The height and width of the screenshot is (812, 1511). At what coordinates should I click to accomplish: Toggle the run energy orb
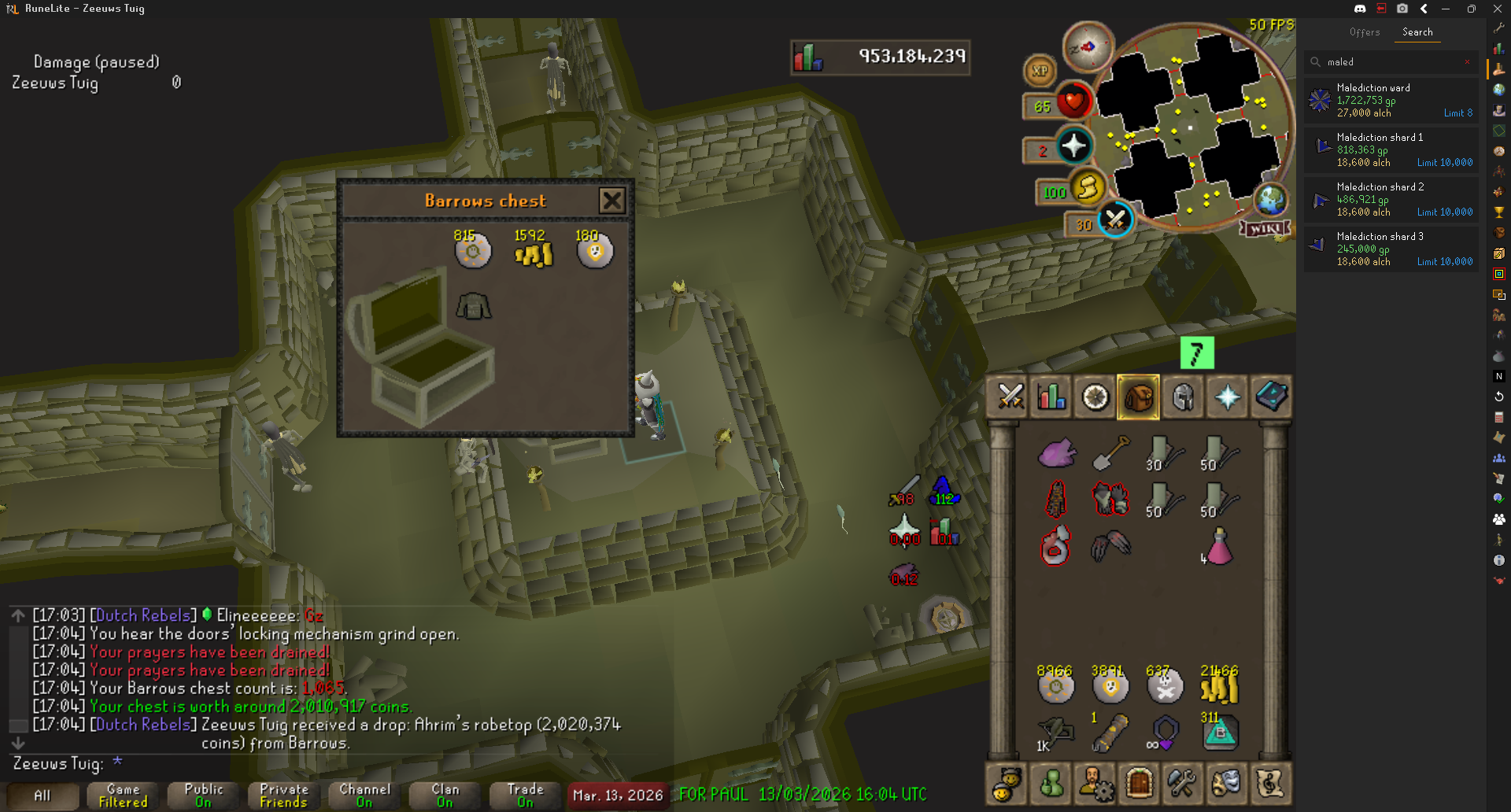click(1088, 188)
